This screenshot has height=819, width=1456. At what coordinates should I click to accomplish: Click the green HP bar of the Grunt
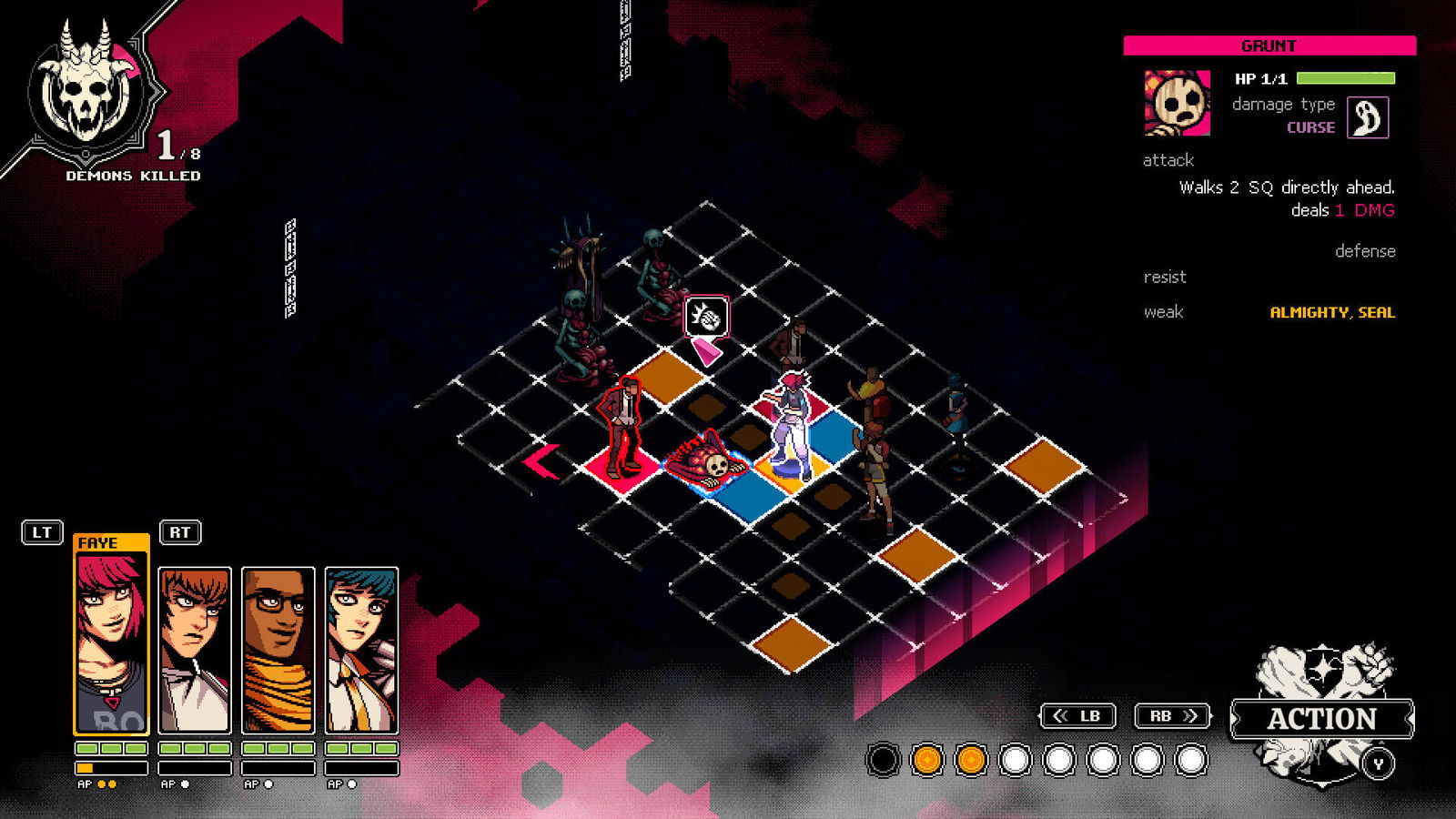pos(1344,76)
